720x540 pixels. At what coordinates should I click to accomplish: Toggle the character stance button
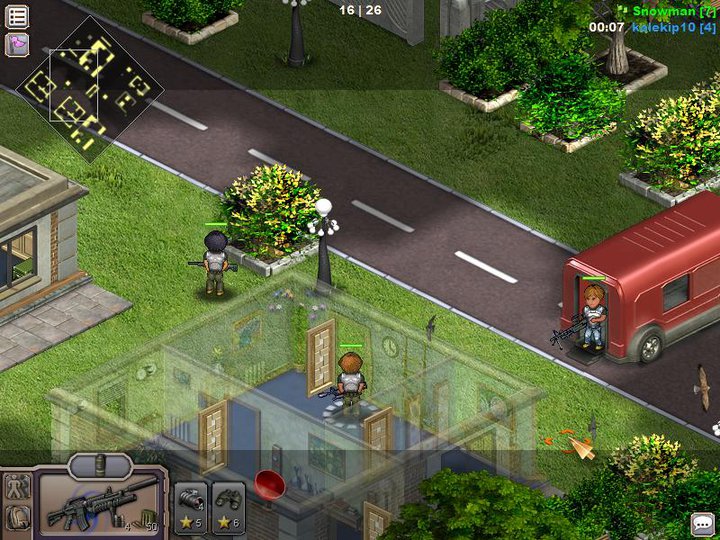(17, 488)
